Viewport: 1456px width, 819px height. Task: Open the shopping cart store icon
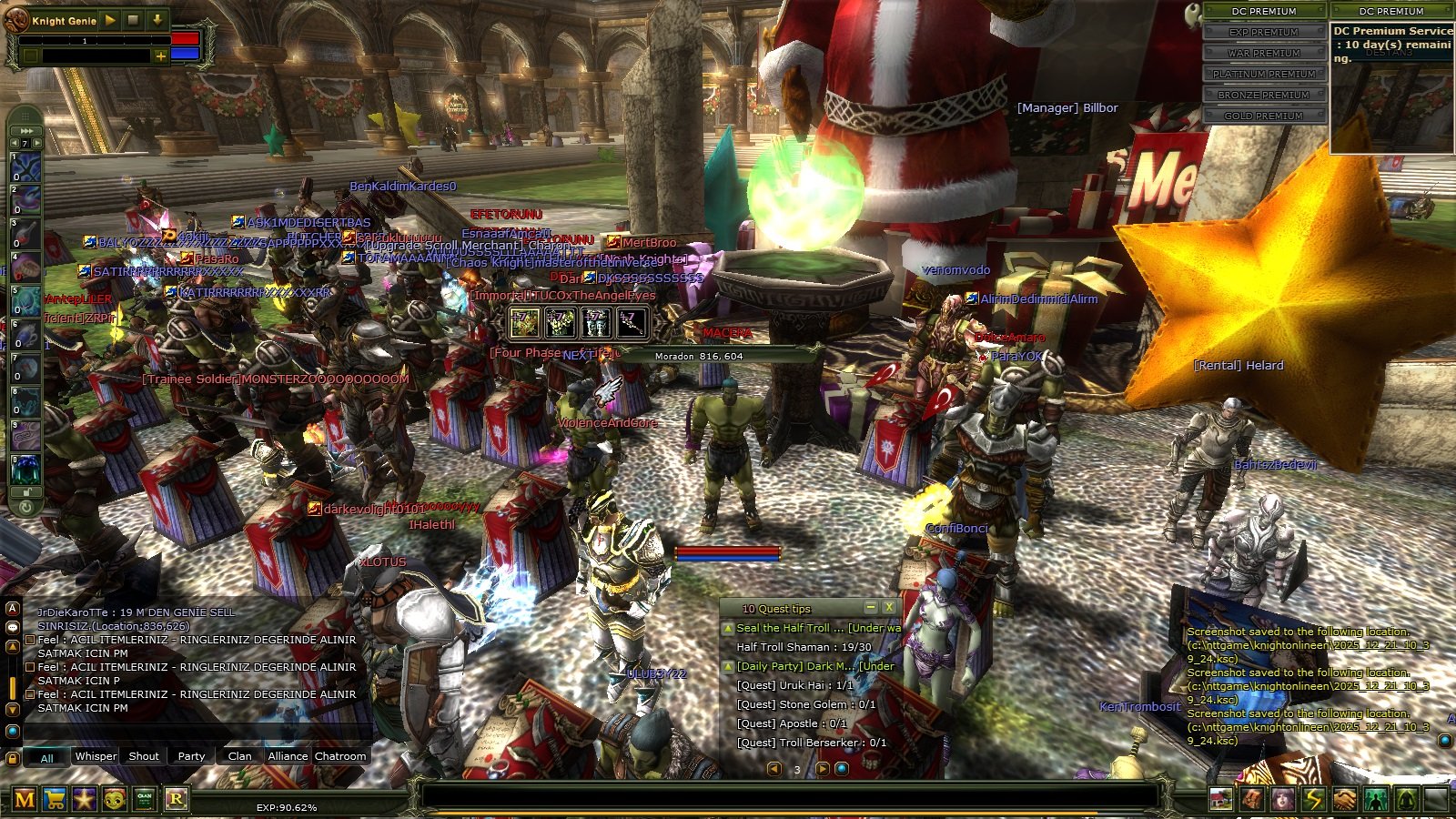[55, 800]
